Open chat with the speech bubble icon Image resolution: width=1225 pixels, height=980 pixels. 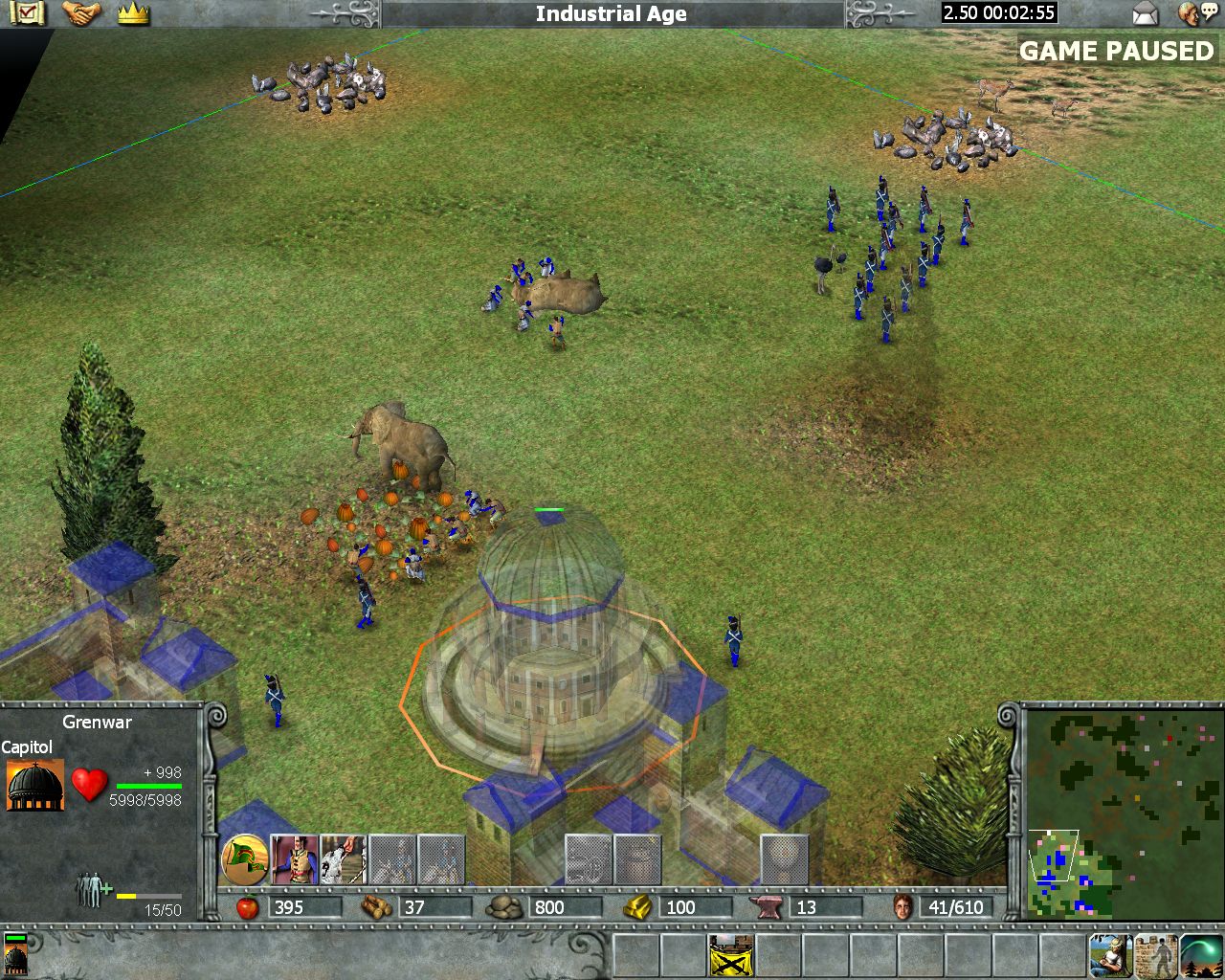(1192, 13)
